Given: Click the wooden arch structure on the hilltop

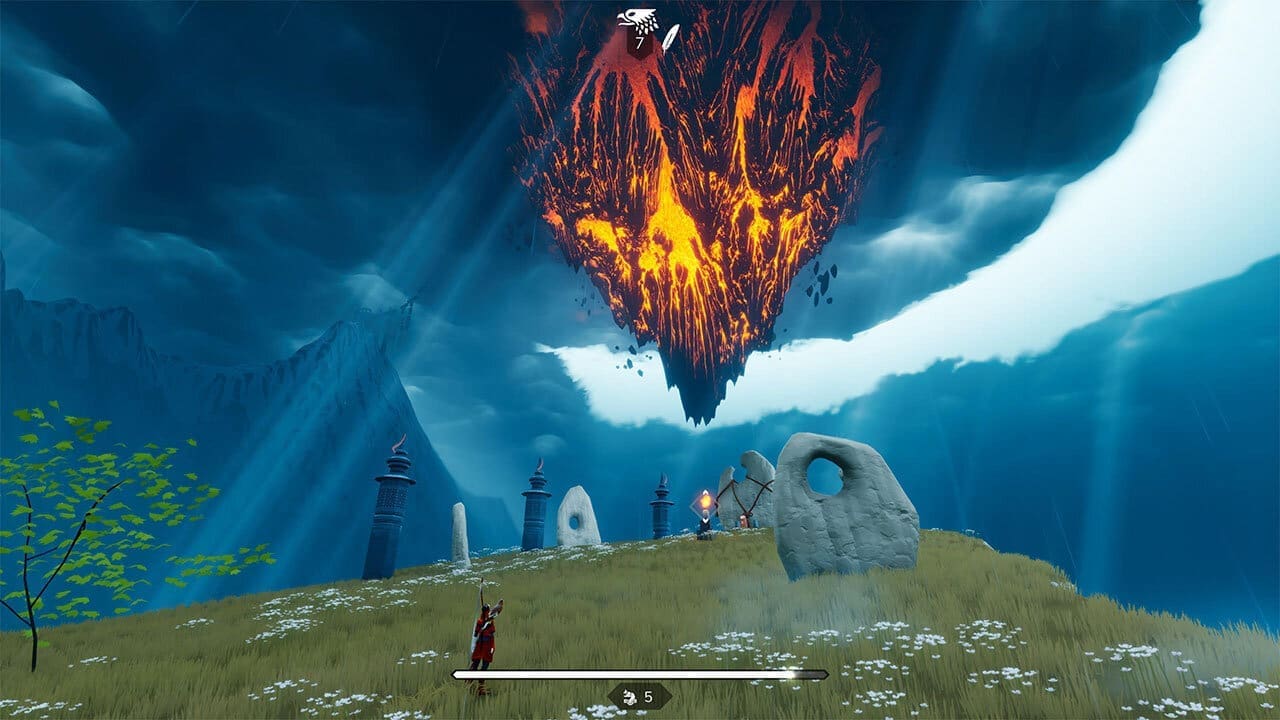Looking at the screenshot, I should (x=745, y=500).
